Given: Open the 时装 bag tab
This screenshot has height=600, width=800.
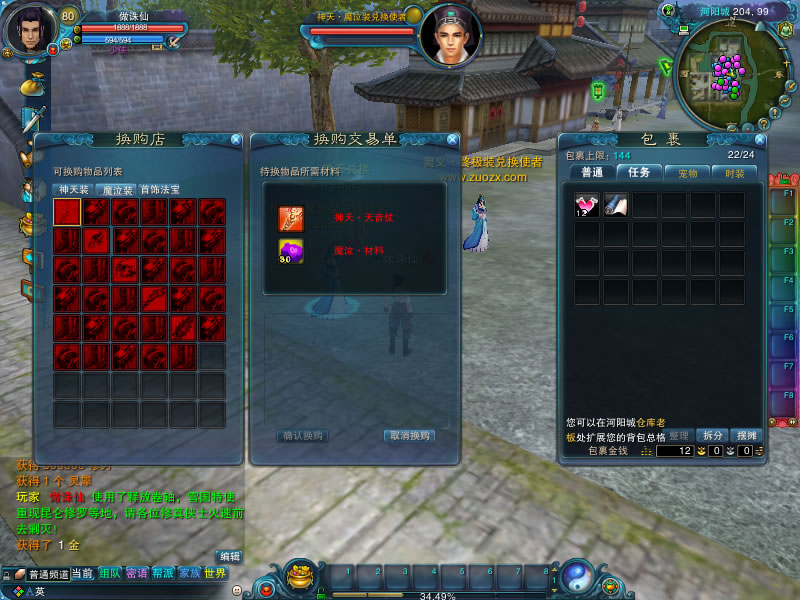Looking at the screenshot, I should [735, 172].
